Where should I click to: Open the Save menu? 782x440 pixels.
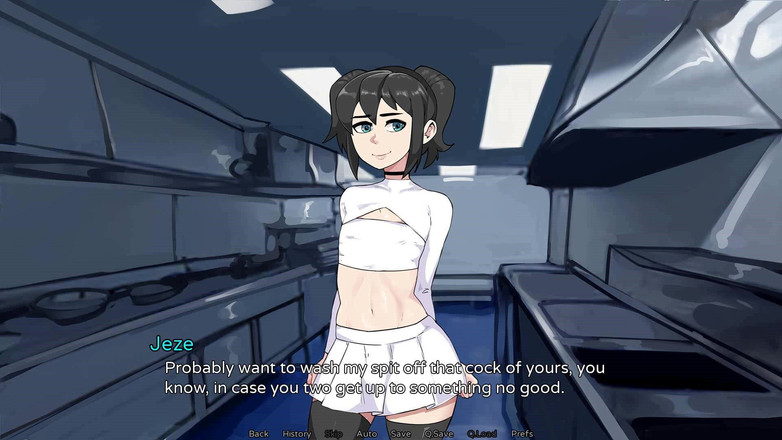click(x=401, y=434)
